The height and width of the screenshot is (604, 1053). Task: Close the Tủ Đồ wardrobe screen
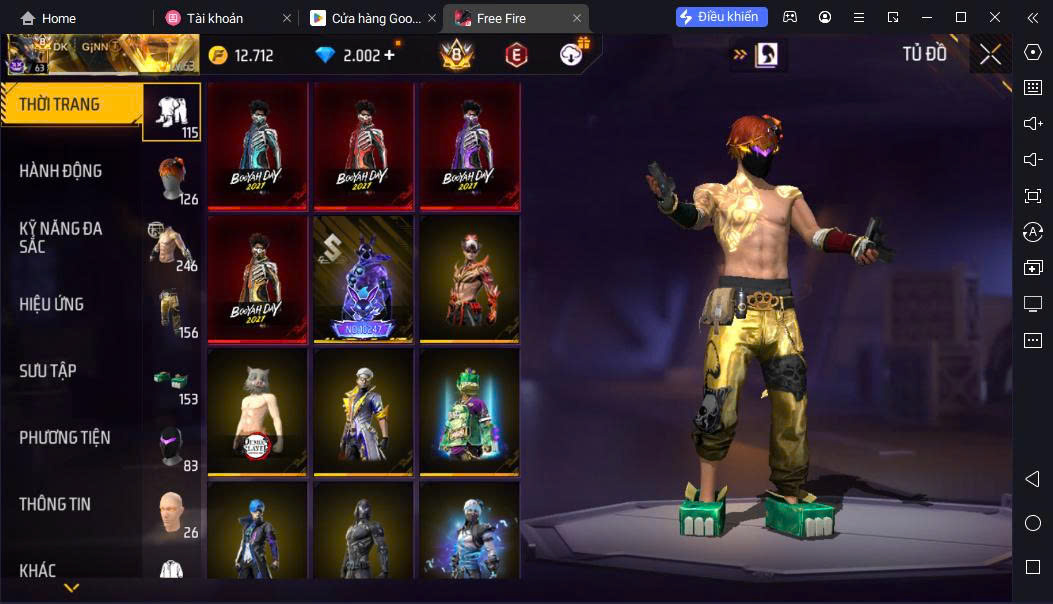[x=990, y=55]
